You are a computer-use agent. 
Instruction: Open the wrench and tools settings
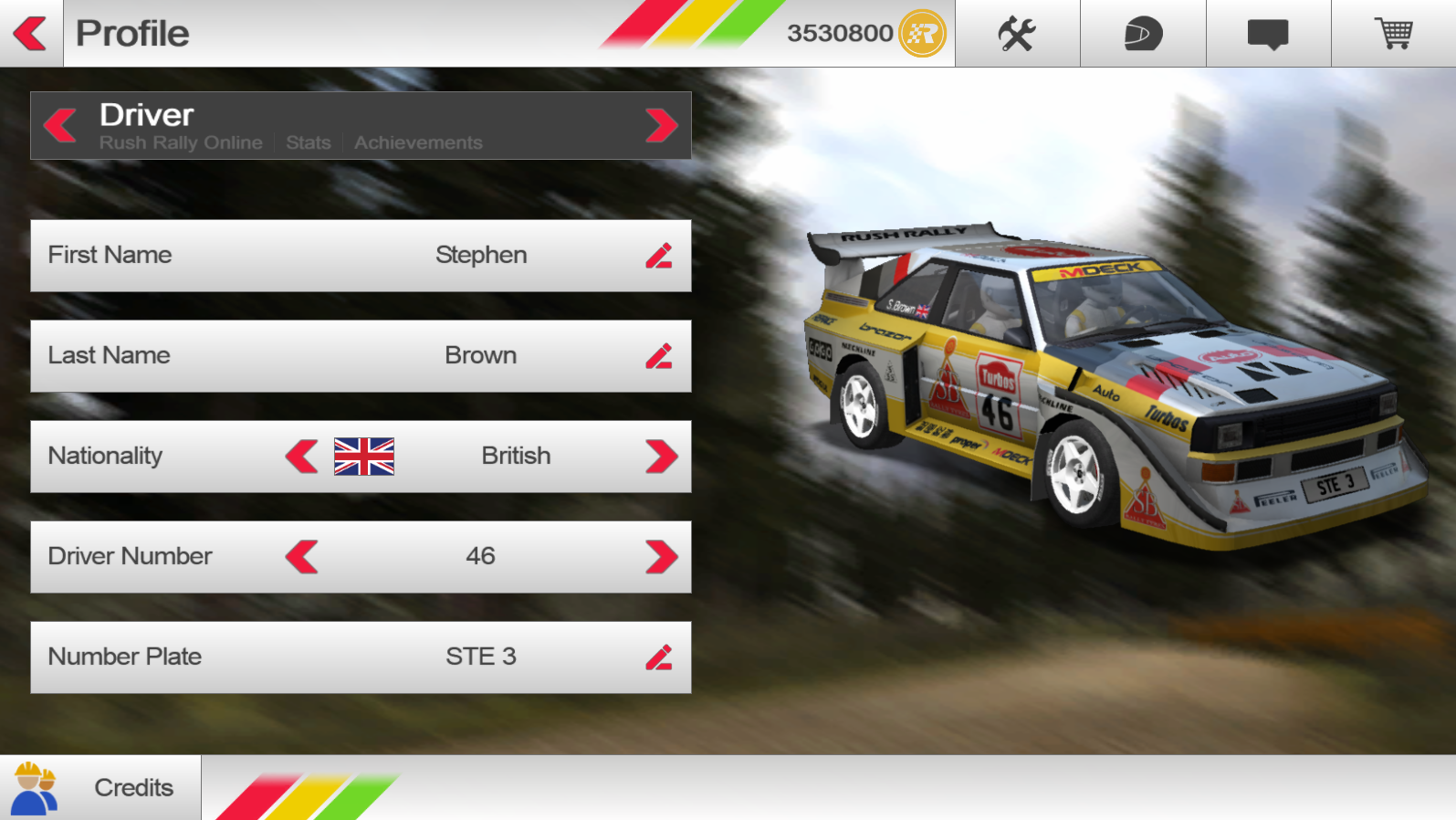(1017, 34)
